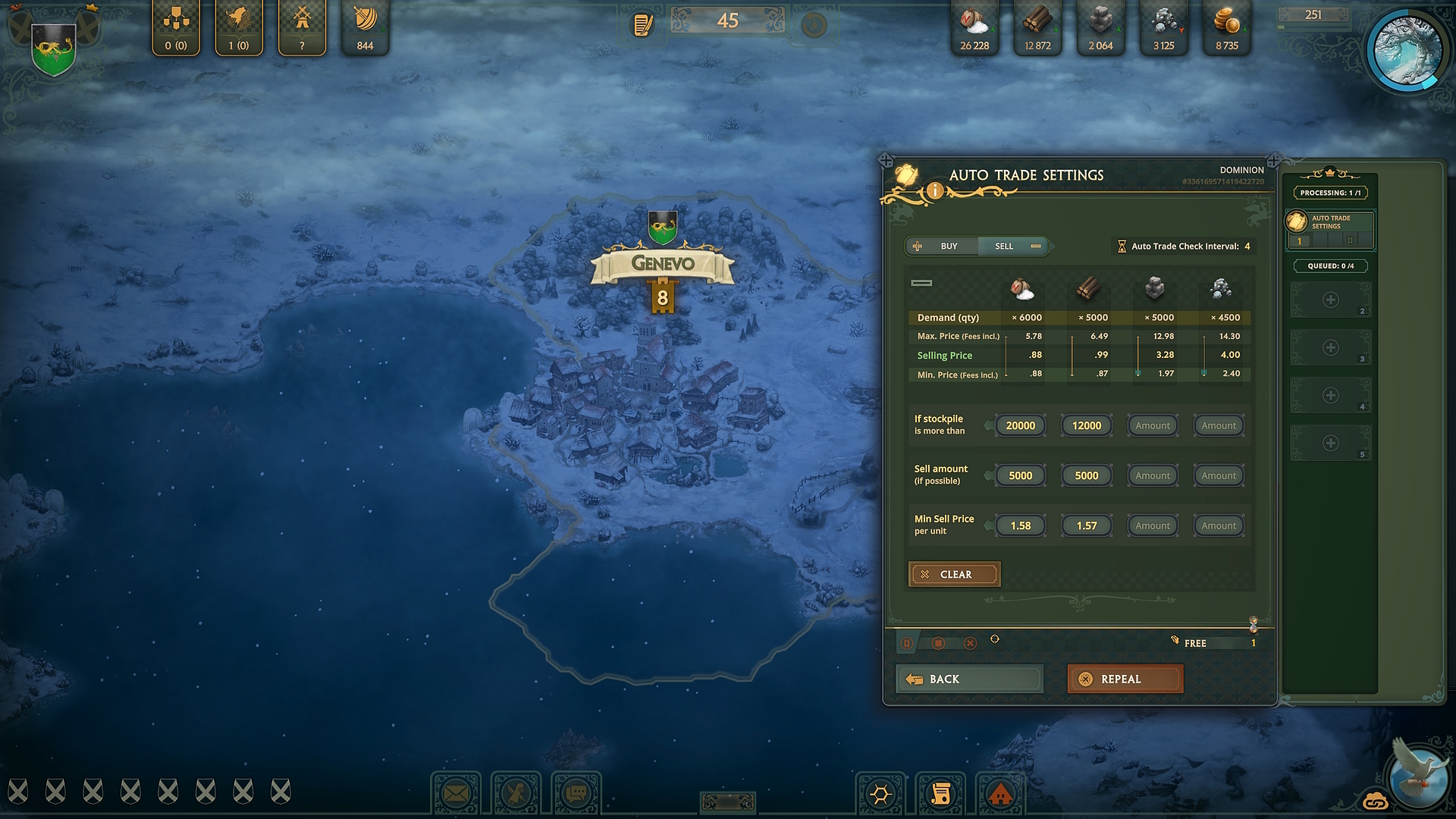The height and width of the screenshot is (819, 1456).
Task: Open the orange house menu
Action: (x=1001, y=794)
